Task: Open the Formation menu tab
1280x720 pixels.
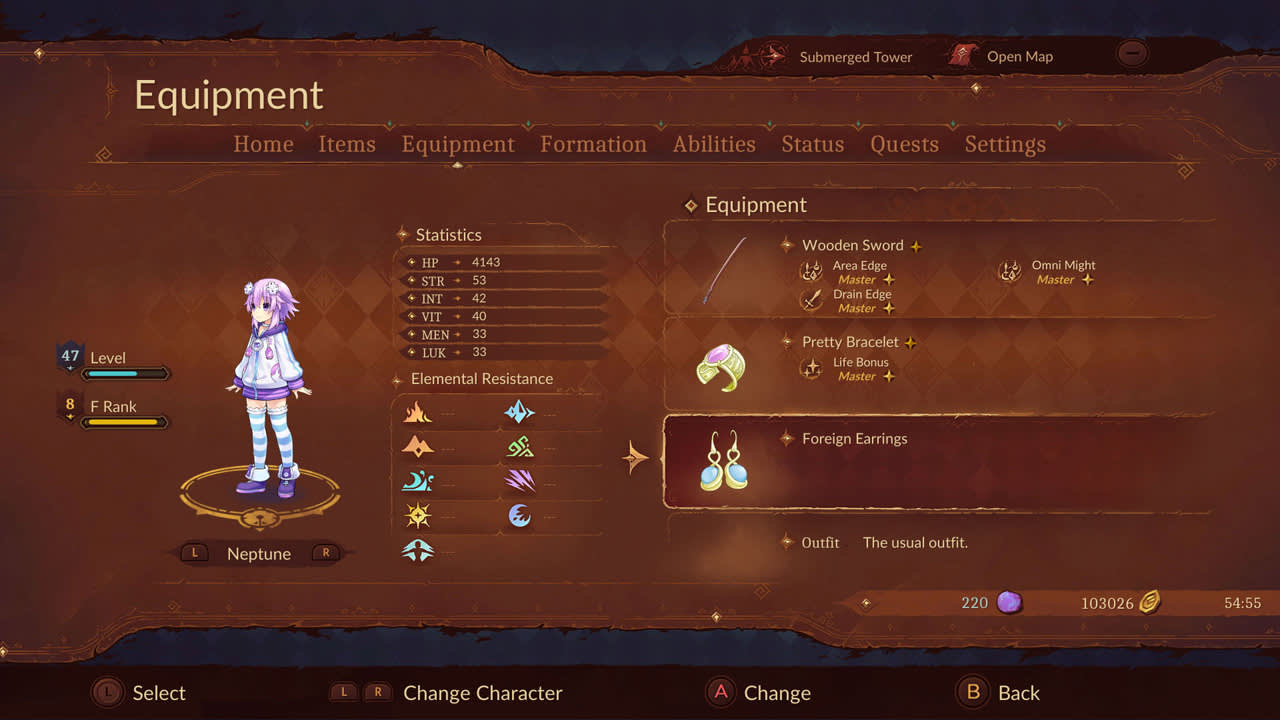Action: 593,144
